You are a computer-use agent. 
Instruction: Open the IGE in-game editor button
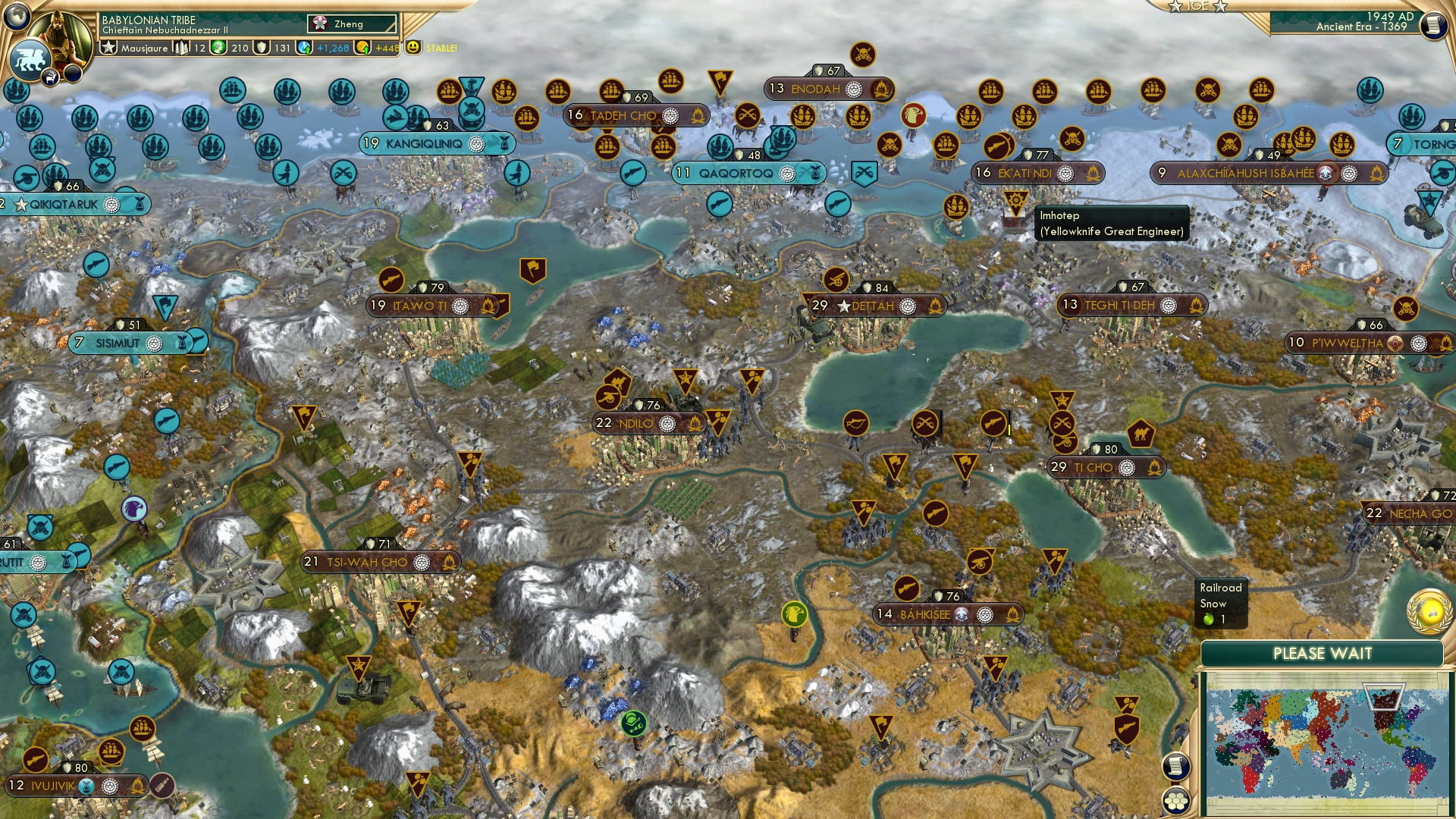pos(1197,6)
